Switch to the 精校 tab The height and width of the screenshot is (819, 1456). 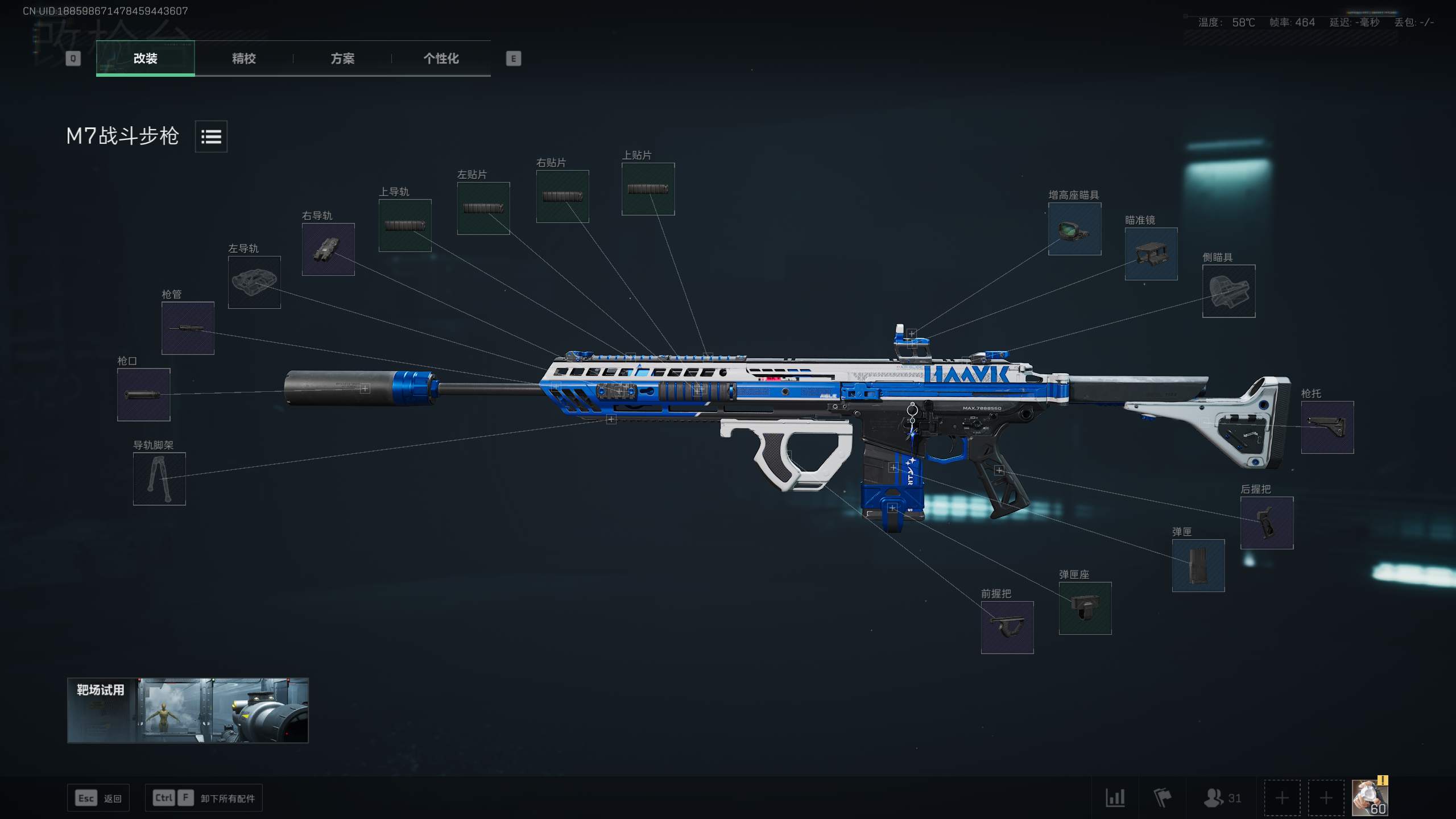(x=243, y=59)
